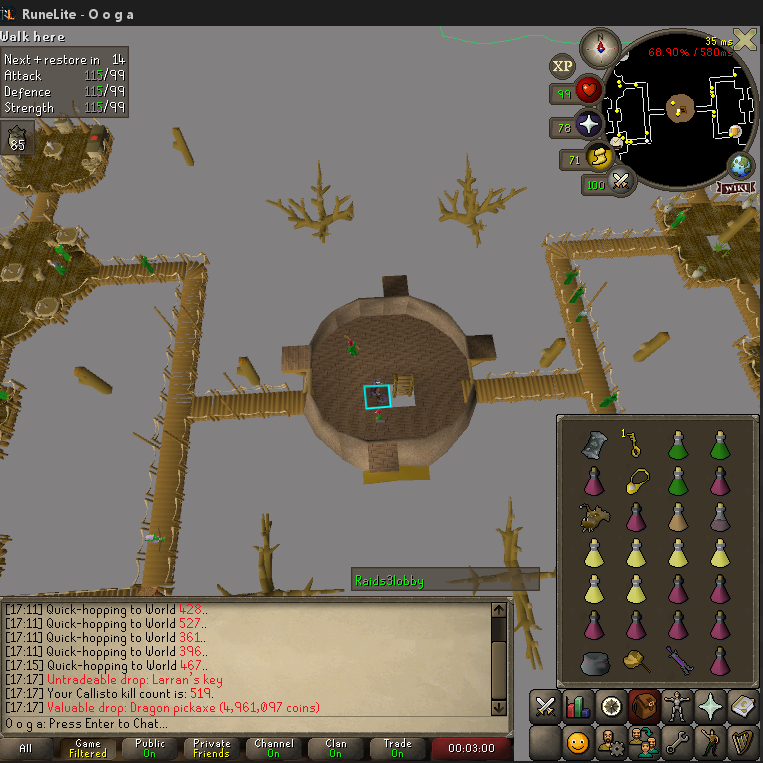Open the Emotes tab
This screenshot has width=763, height=763.
click(710, 742)
